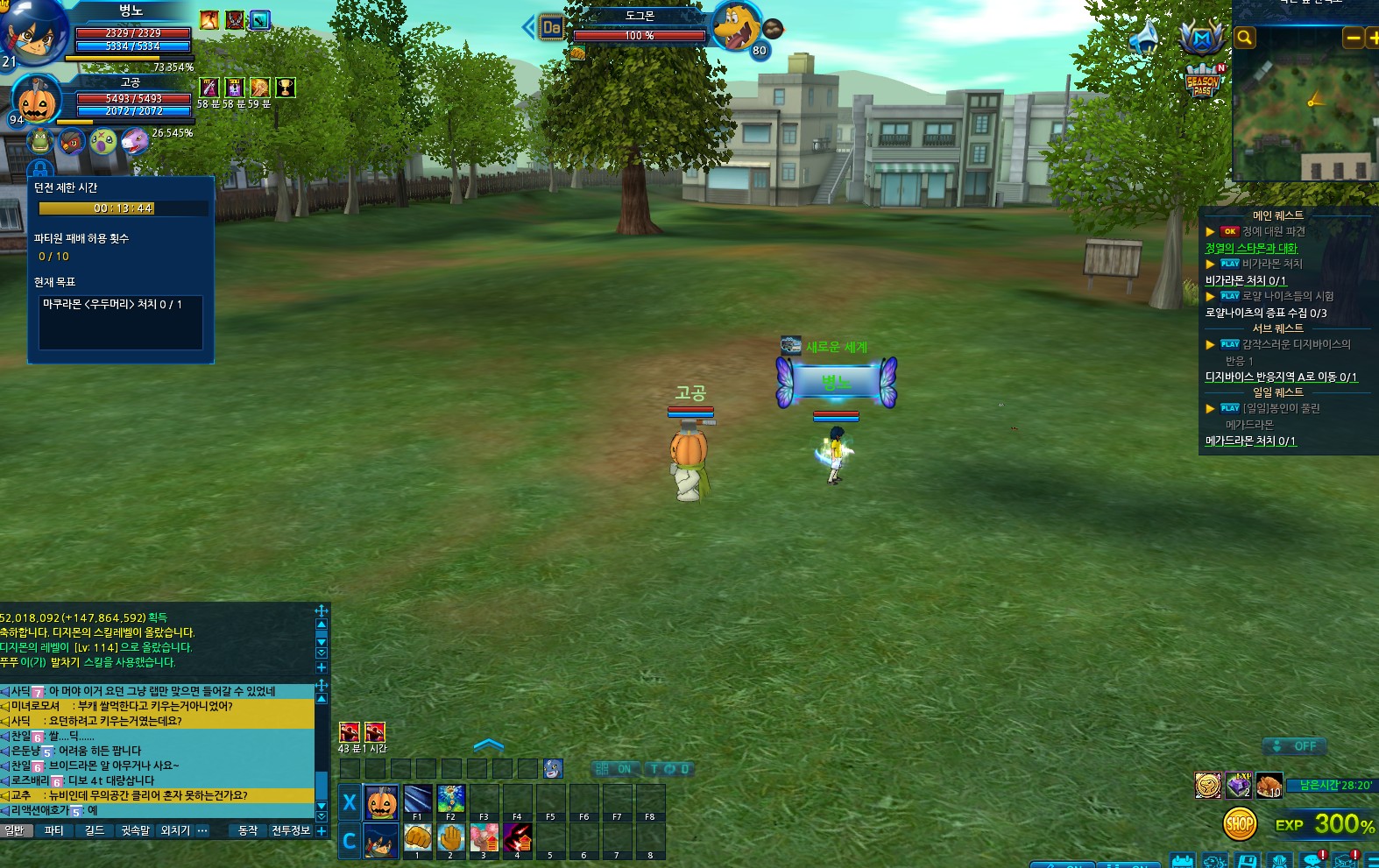Zoom out the minimap with minus button
This screenshot has height=868, width=1379.
click(1353, 38)
